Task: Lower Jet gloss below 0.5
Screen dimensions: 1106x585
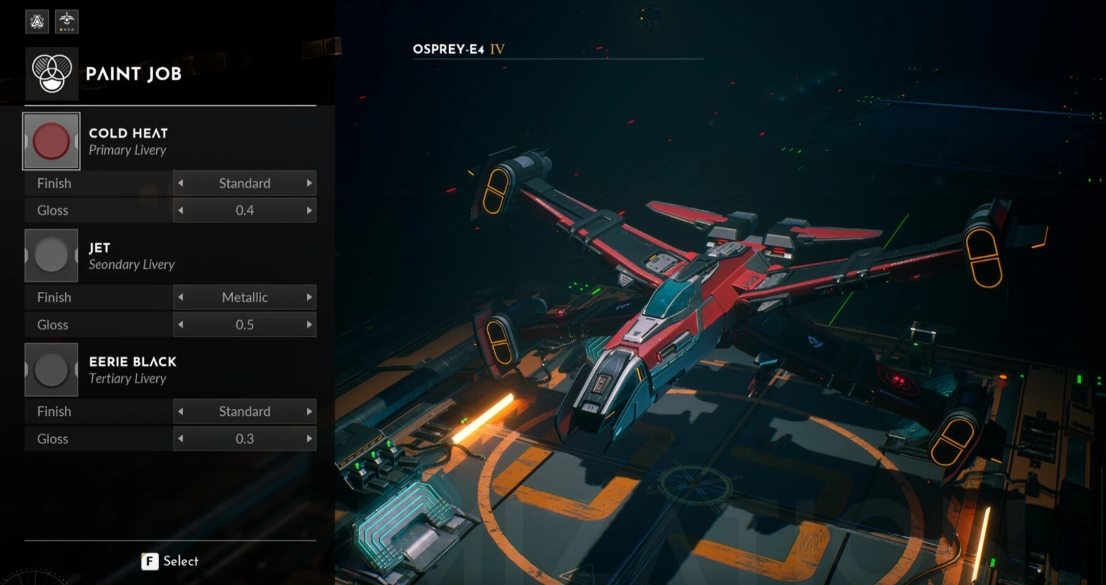Action: (x=180, y=325)
